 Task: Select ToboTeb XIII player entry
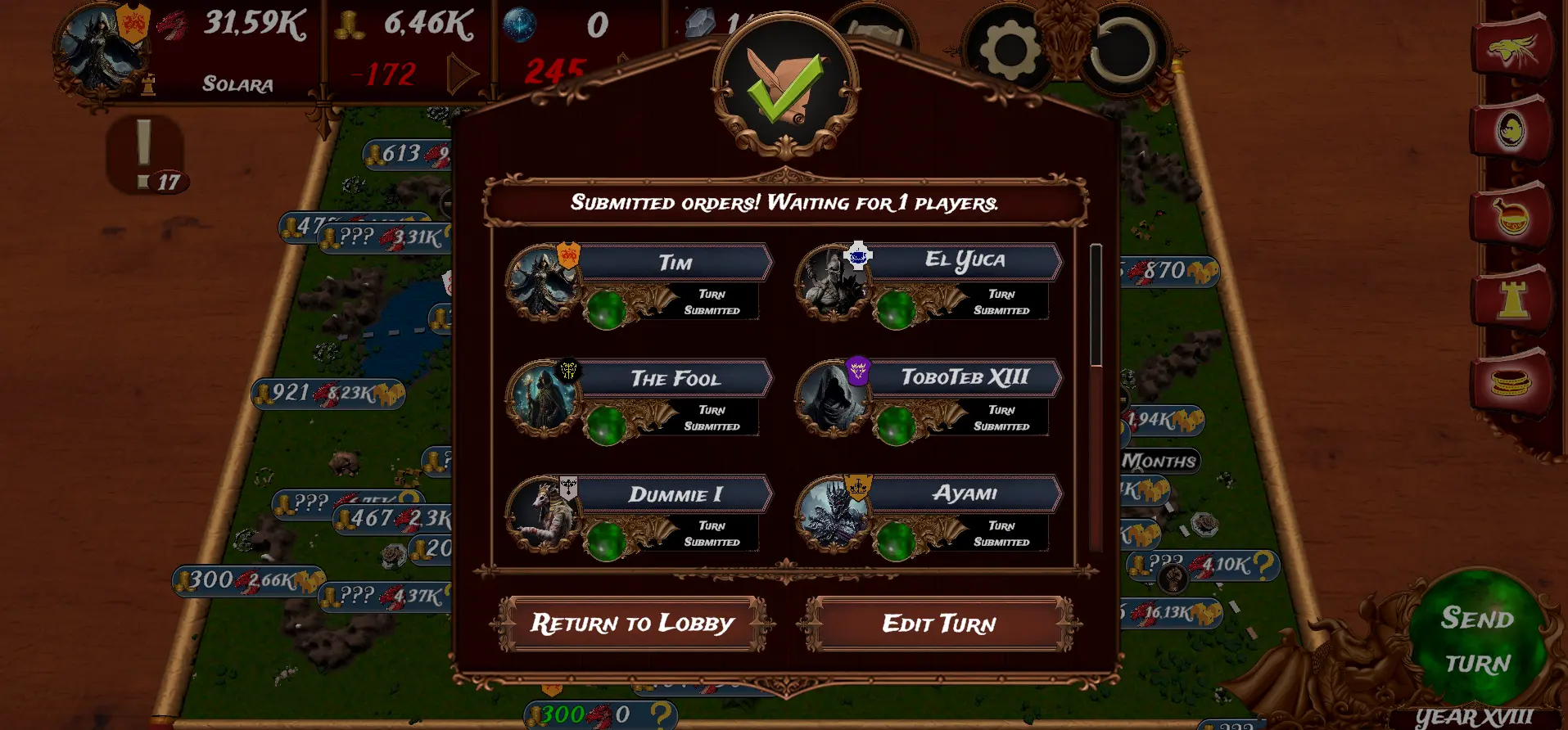coord(965,377)
